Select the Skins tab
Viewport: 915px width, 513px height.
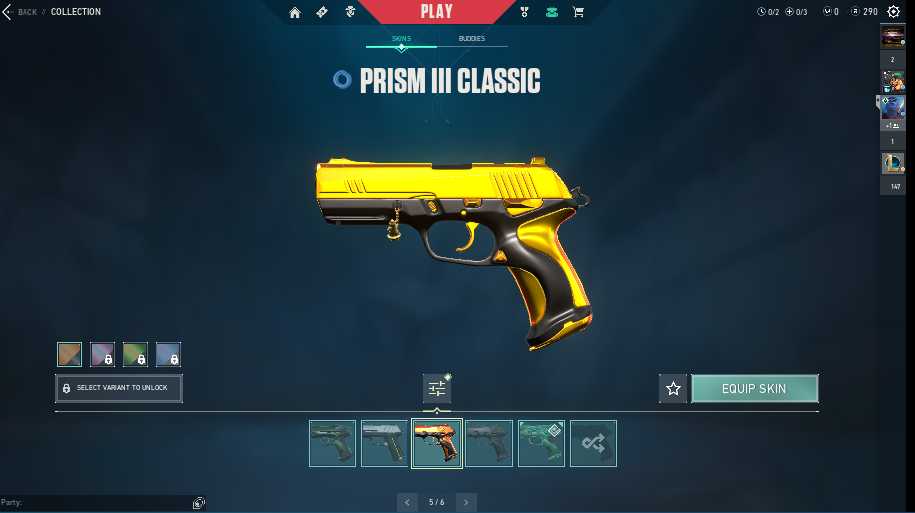[x=401, y=39]
